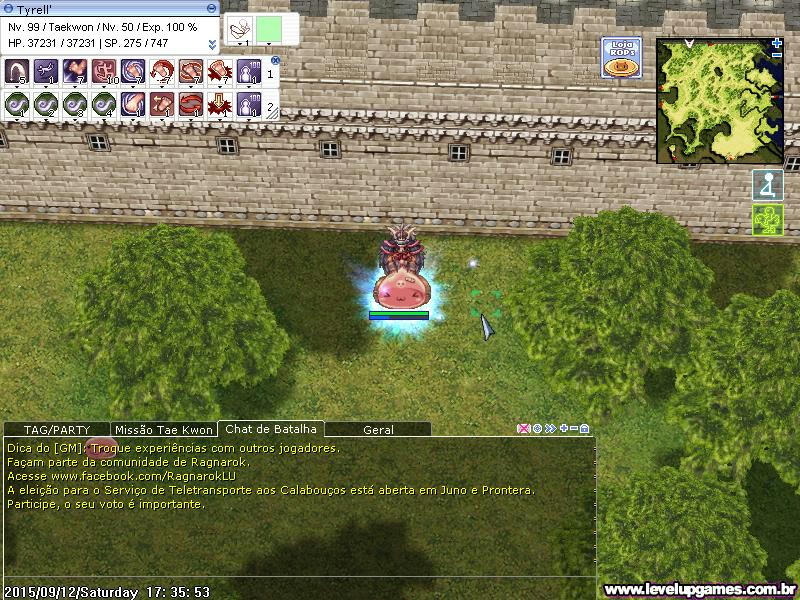Open the Missão Tae Kwon chat tab

(164, 429)
